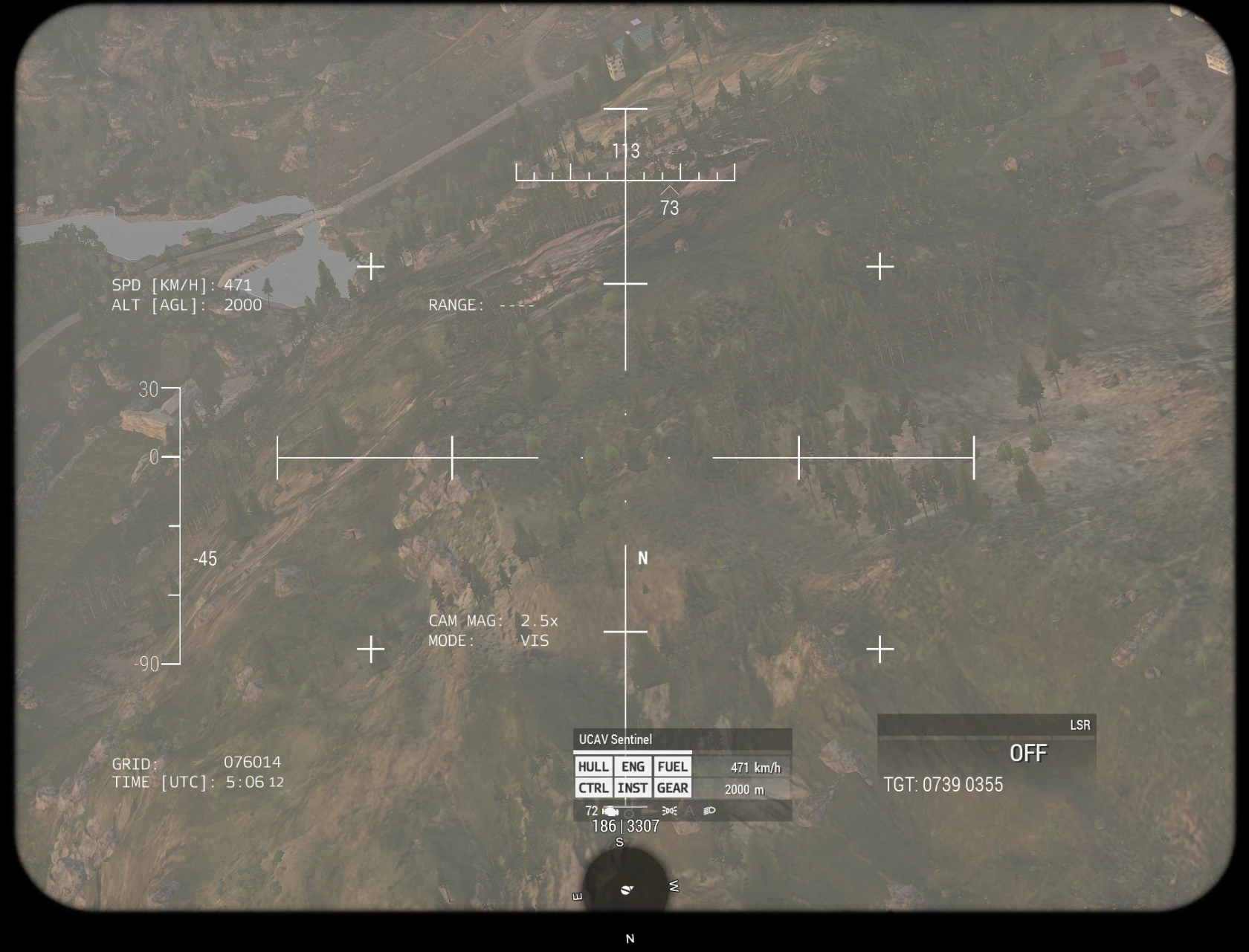Toggle the GEAR status indicator
The height and width of the screenshot is (952, 1249).
[672, 789]
